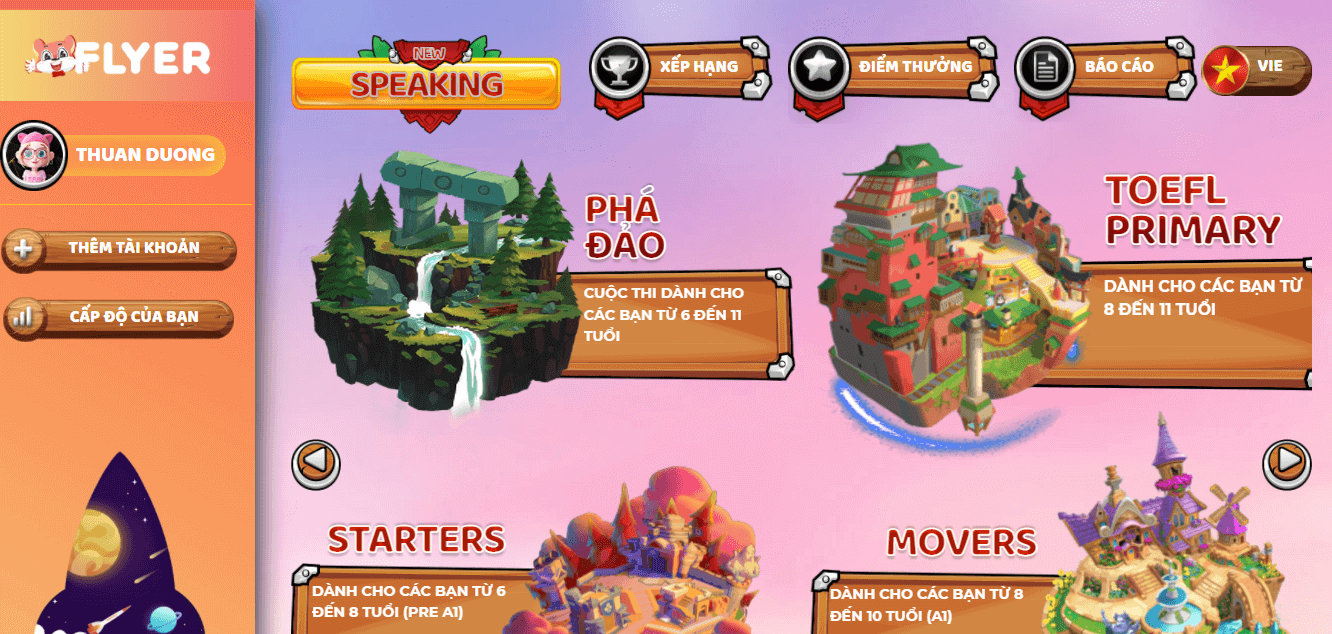Viewport: 1332px width, 634px height.
Task: Show the Điểm Thưởng reward points
Action: [893, 68]
